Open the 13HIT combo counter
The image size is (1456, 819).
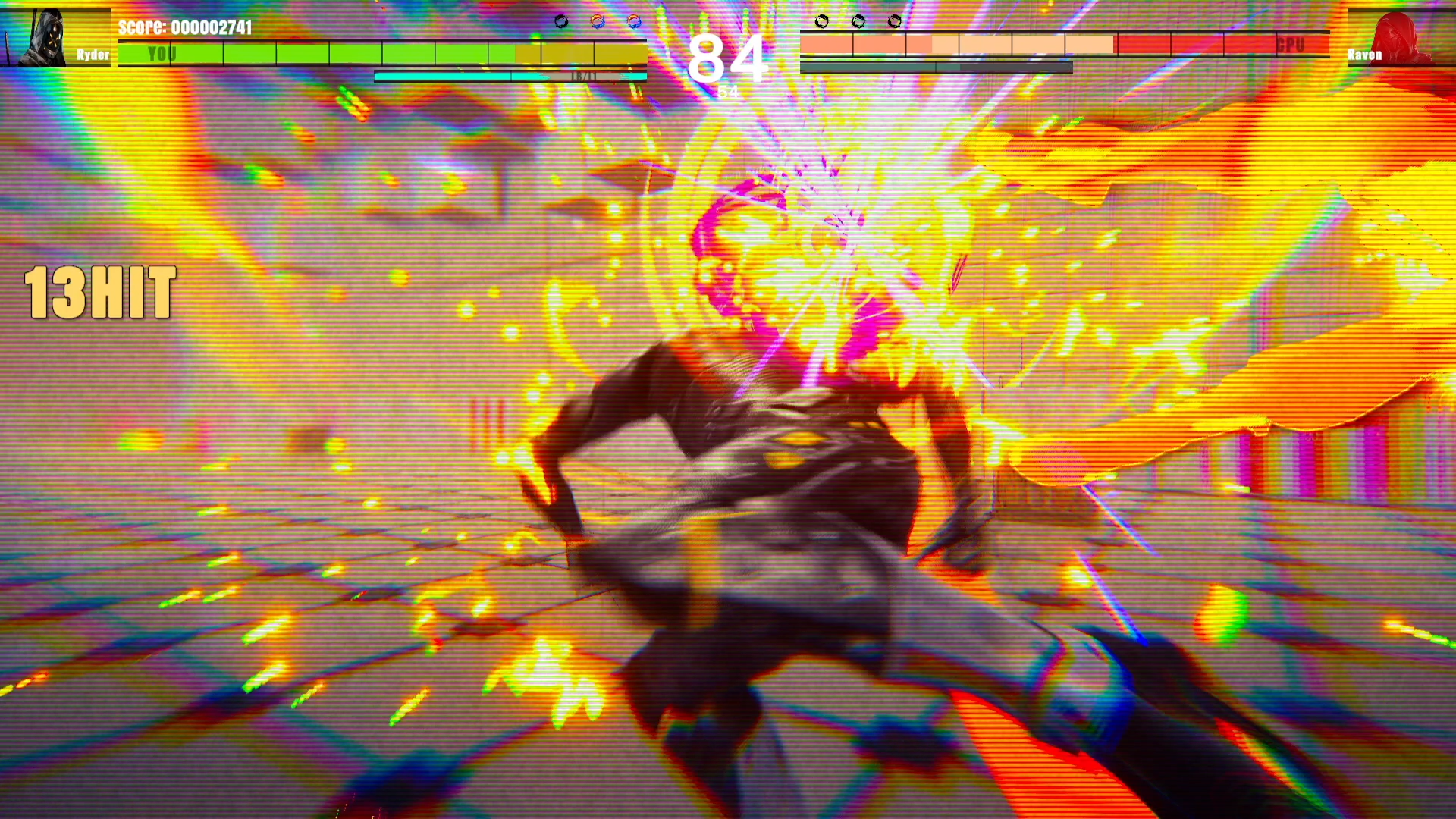pyautogui.click(x=101, y=294)
